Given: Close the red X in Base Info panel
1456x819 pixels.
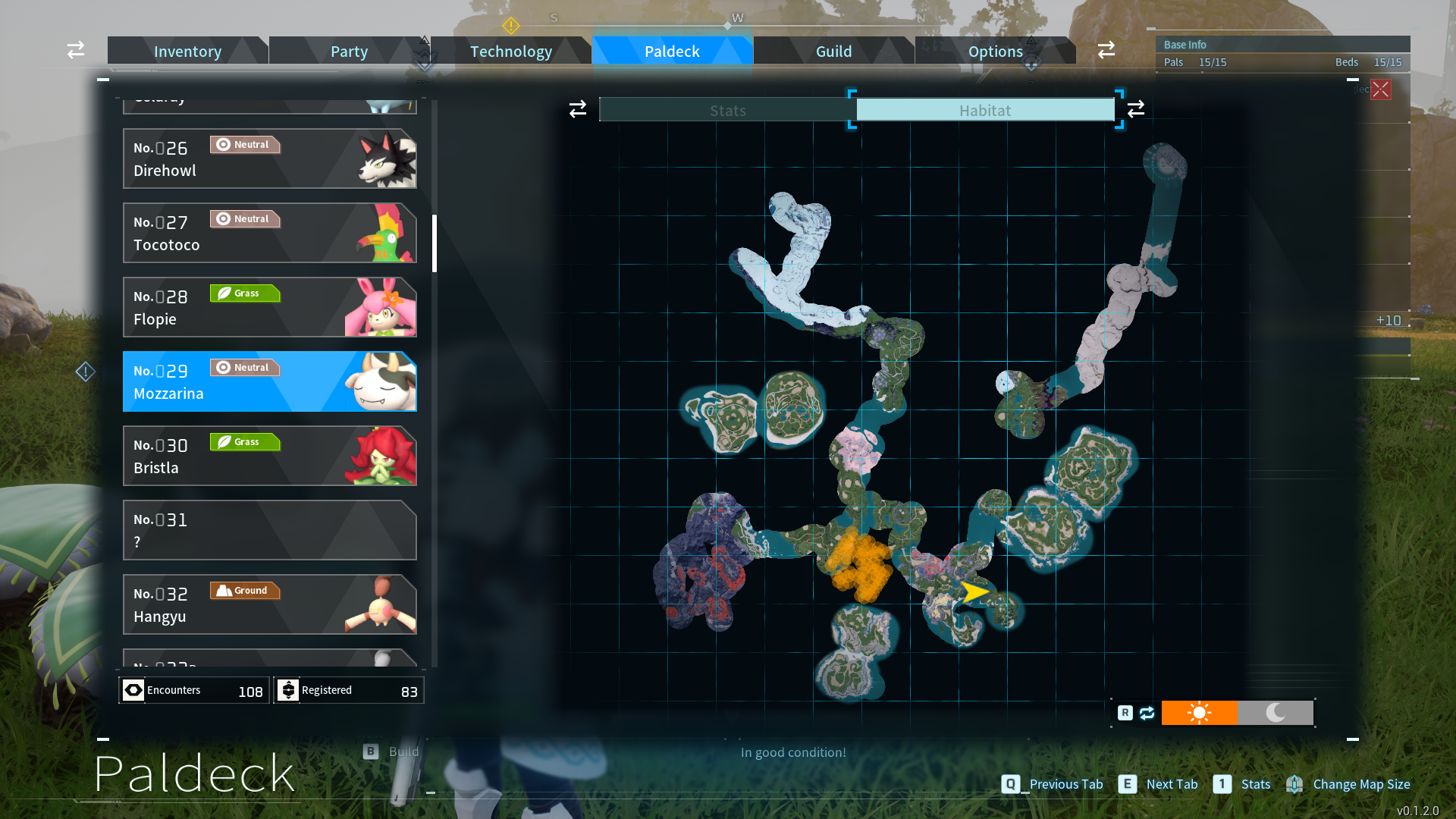Looking at the screenshot, I should coord(1381,89).
